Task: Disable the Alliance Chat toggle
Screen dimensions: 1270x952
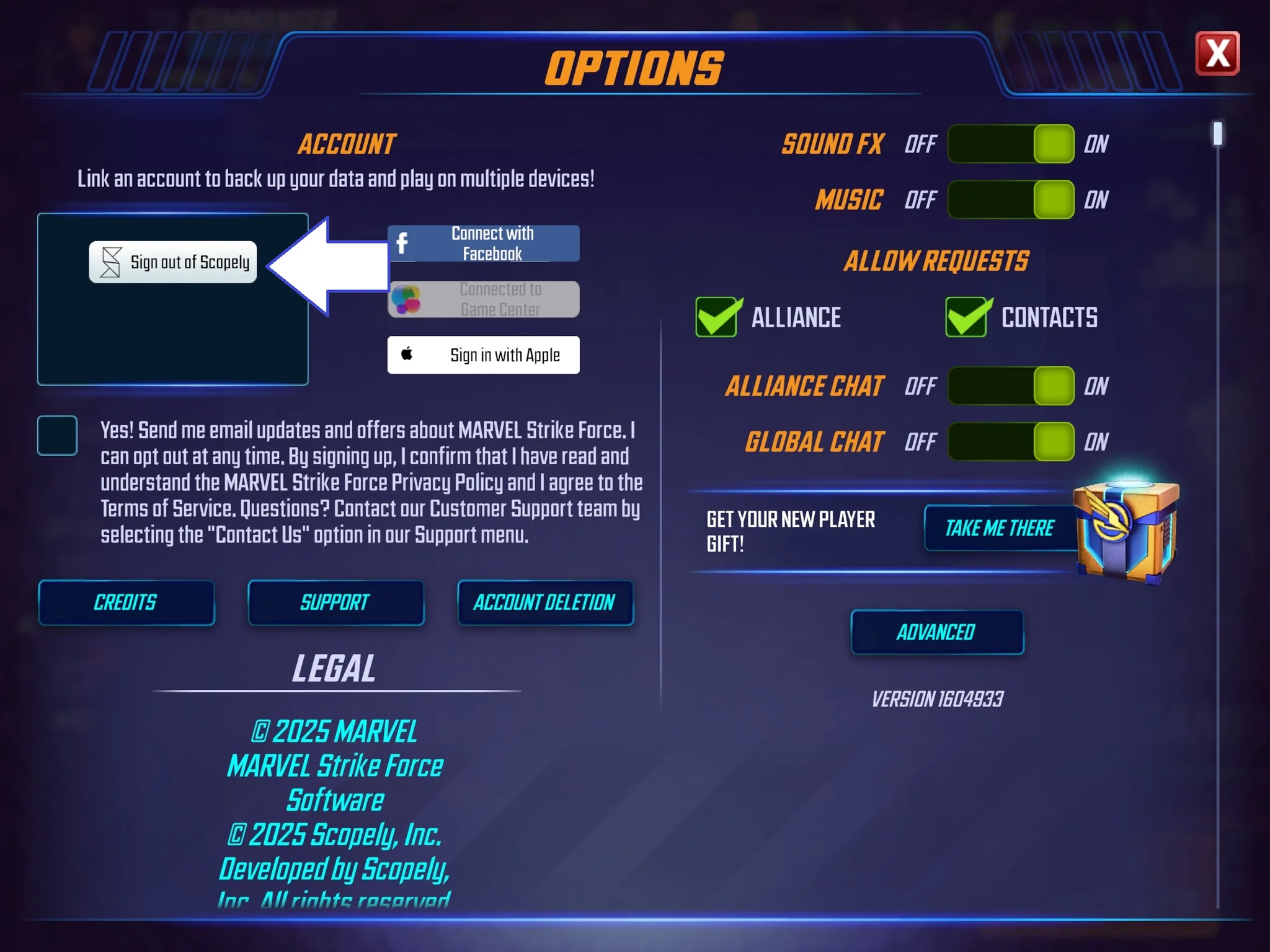Action: pyautogui.click(x=1011, y=386)
